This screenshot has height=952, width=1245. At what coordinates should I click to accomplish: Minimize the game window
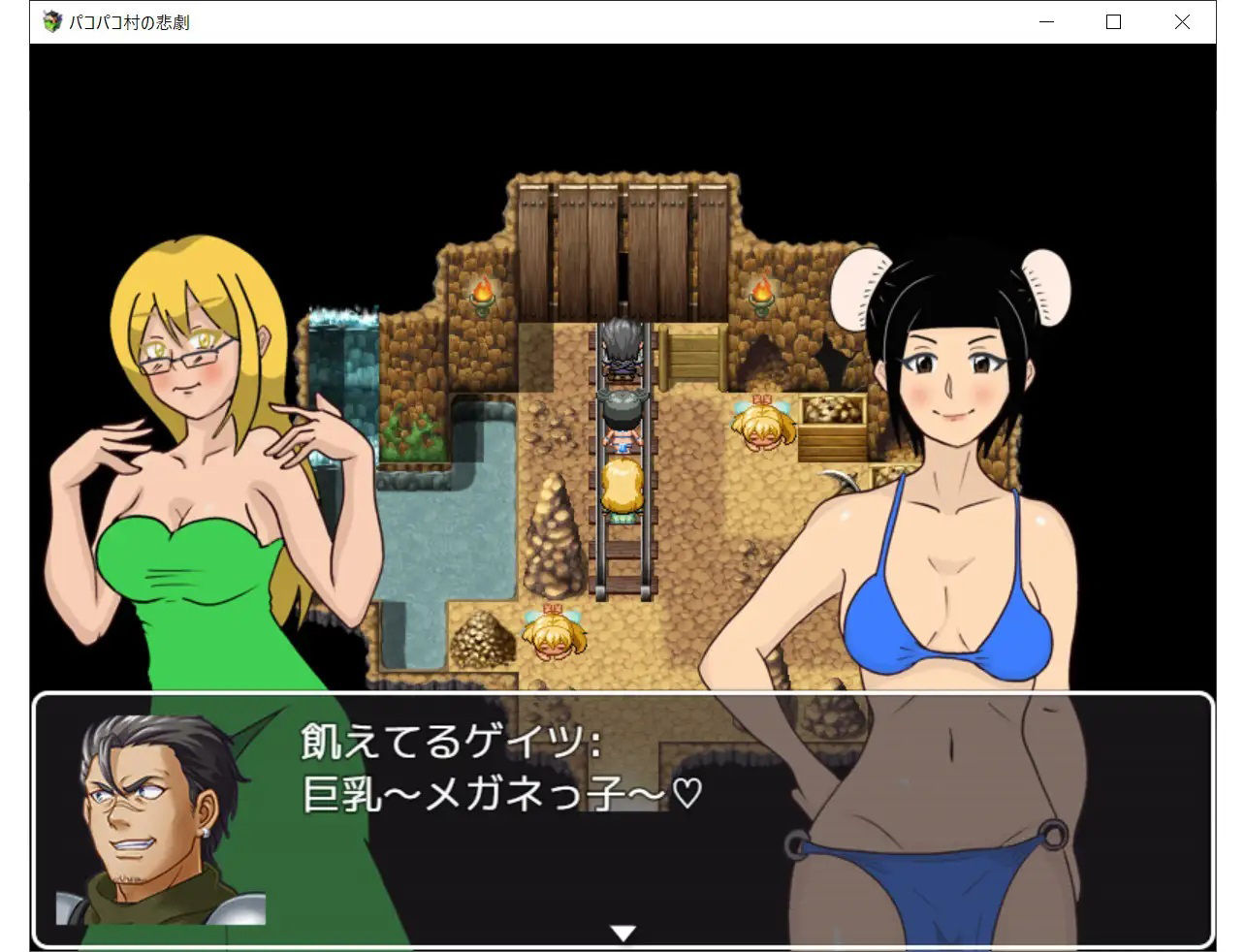tap(1046, 21)
